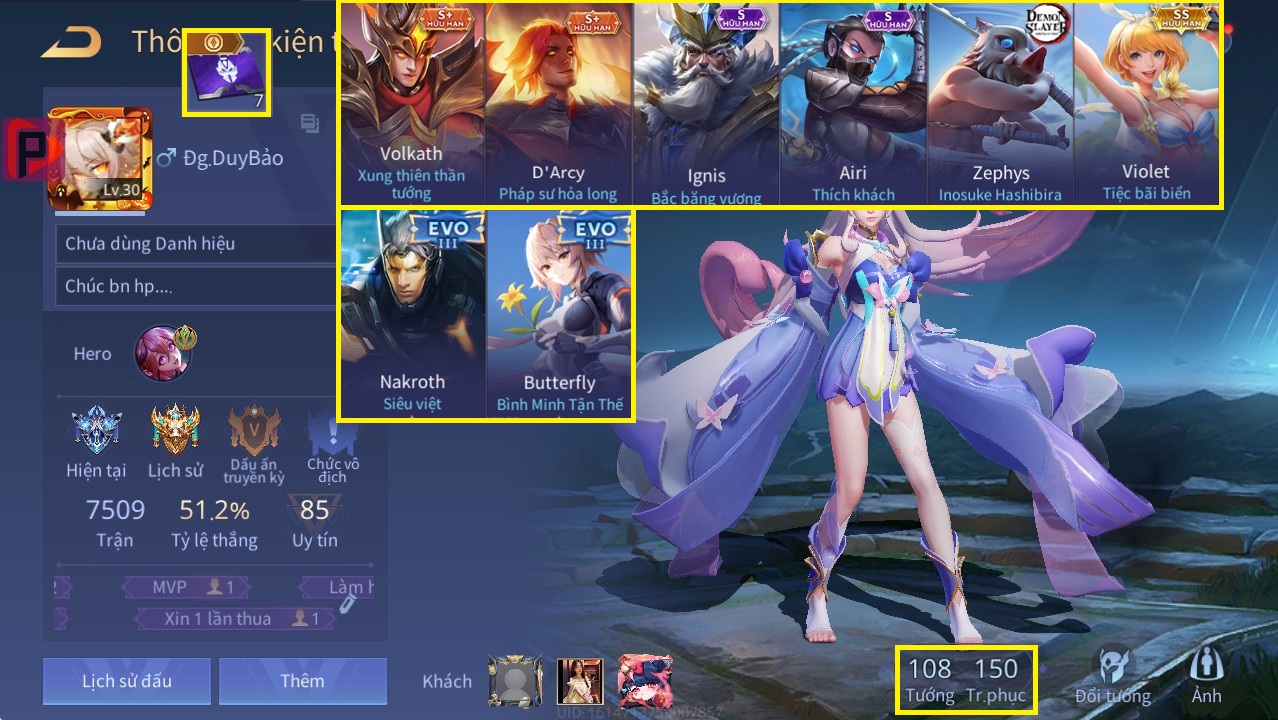View the 108 Tướng hero collection
This screenshot has width=1278, height=720.
(x=930, y=679)
